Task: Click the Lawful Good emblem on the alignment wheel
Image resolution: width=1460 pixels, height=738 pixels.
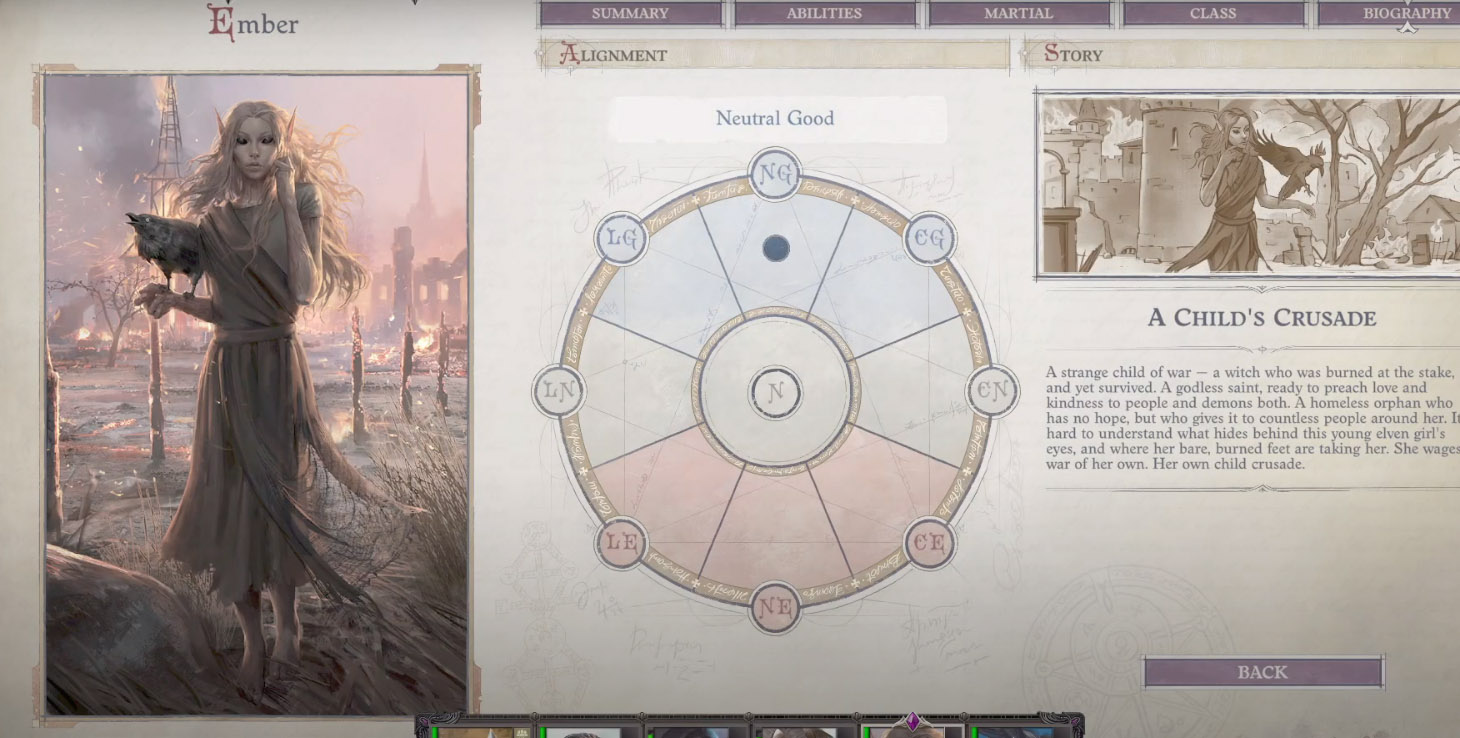Action: click(620, 239)
